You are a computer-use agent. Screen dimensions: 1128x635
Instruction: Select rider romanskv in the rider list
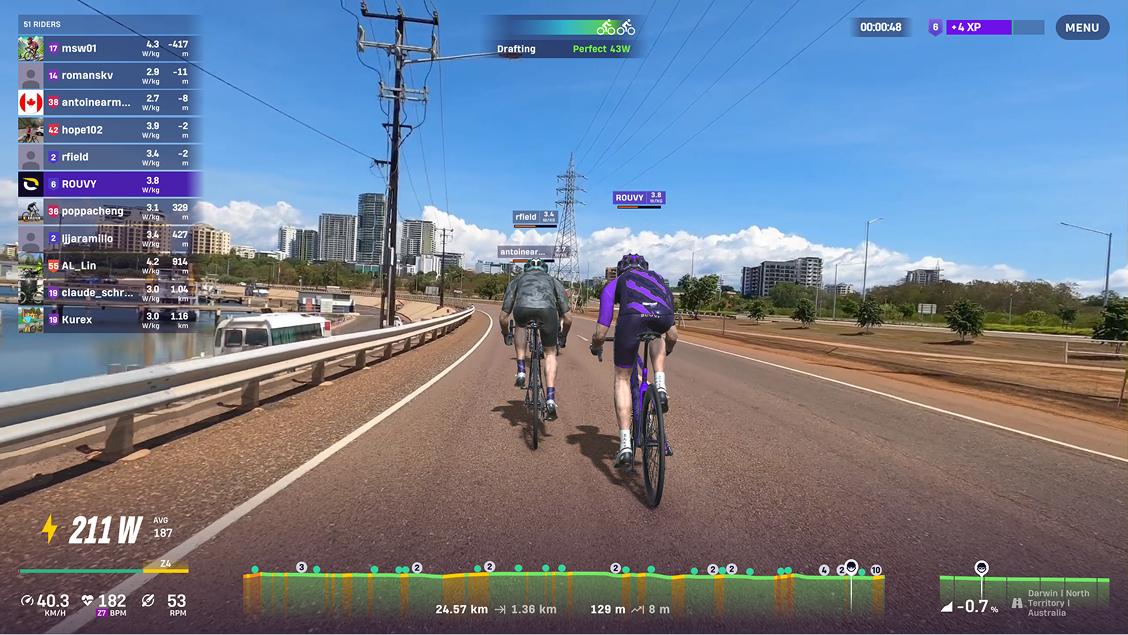pos(109,75)
